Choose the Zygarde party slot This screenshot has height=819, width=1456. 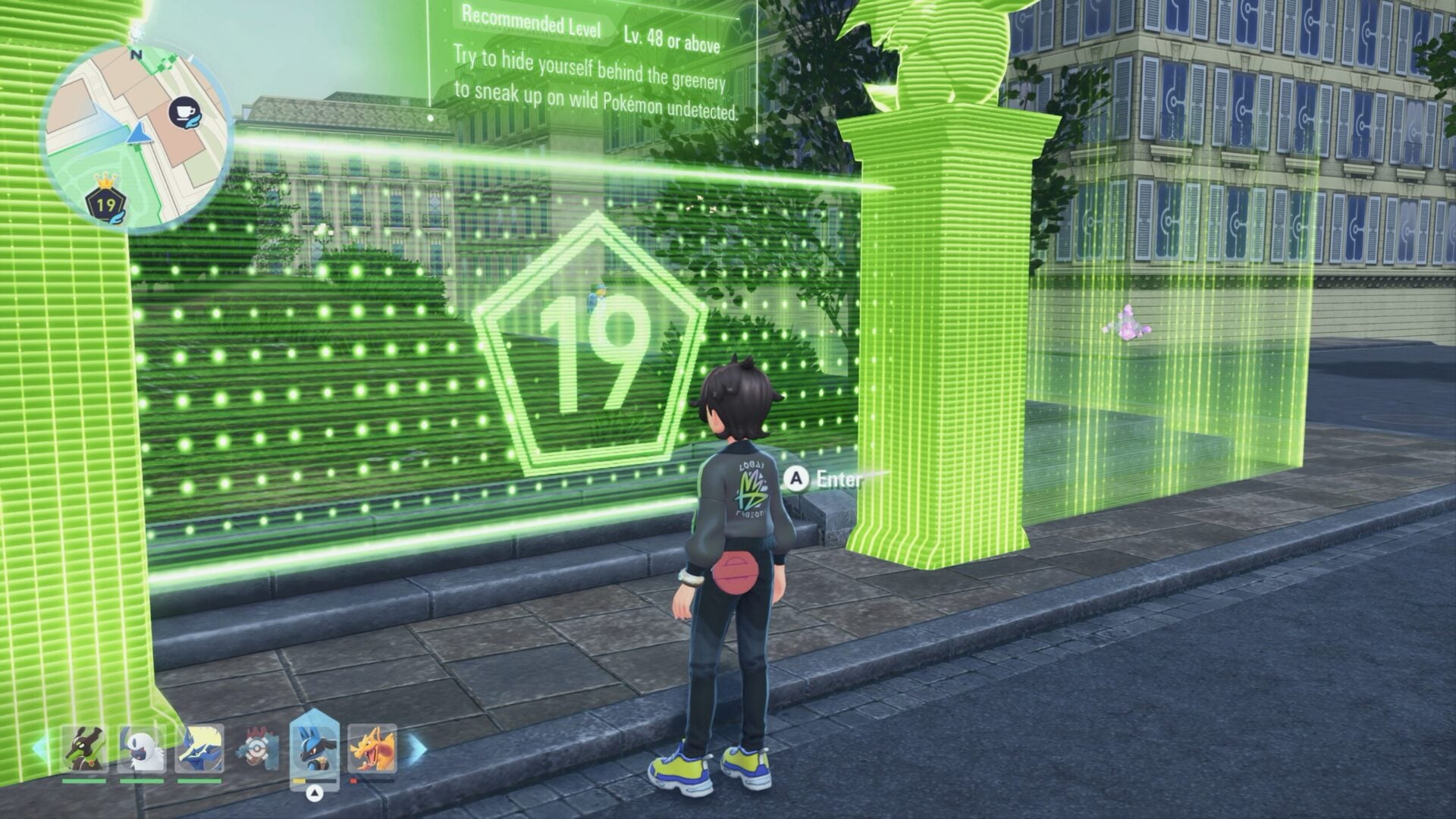pyautogui.click(x=84, y=748)
